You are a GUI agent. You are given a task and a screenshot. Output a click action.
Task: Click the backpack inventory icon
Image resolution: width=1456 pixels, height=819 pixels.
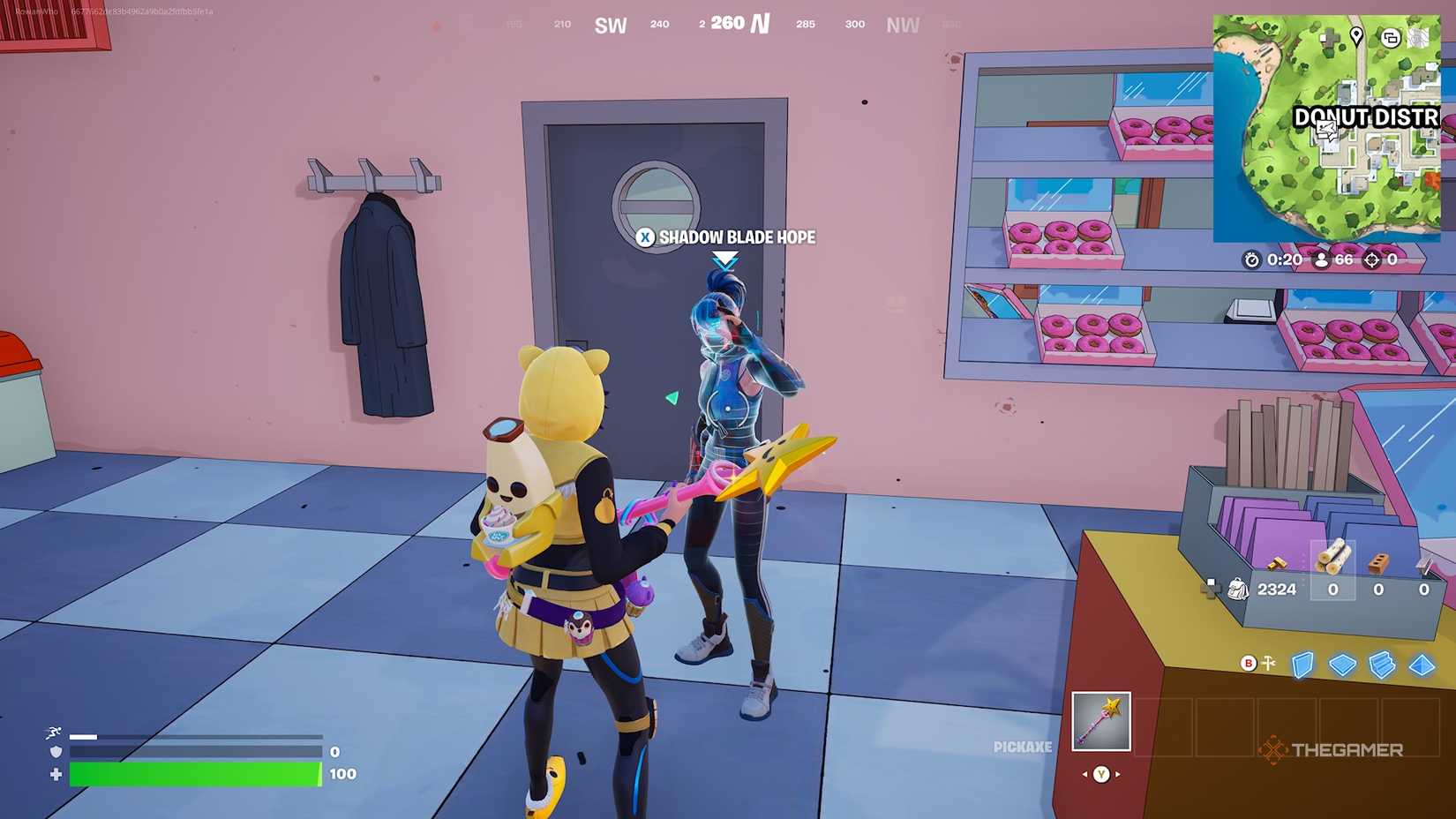[1239, 590]
